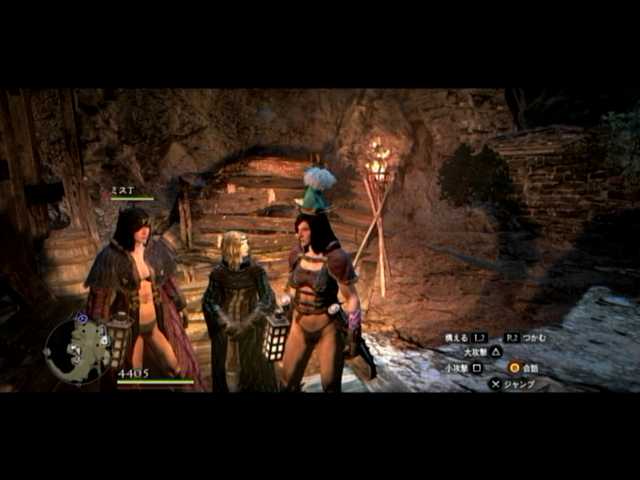Image resolution: width=640 pixels, height=480 pixels.
Task: Click the lantern icon beside the minimap
Action: (120, 338)
